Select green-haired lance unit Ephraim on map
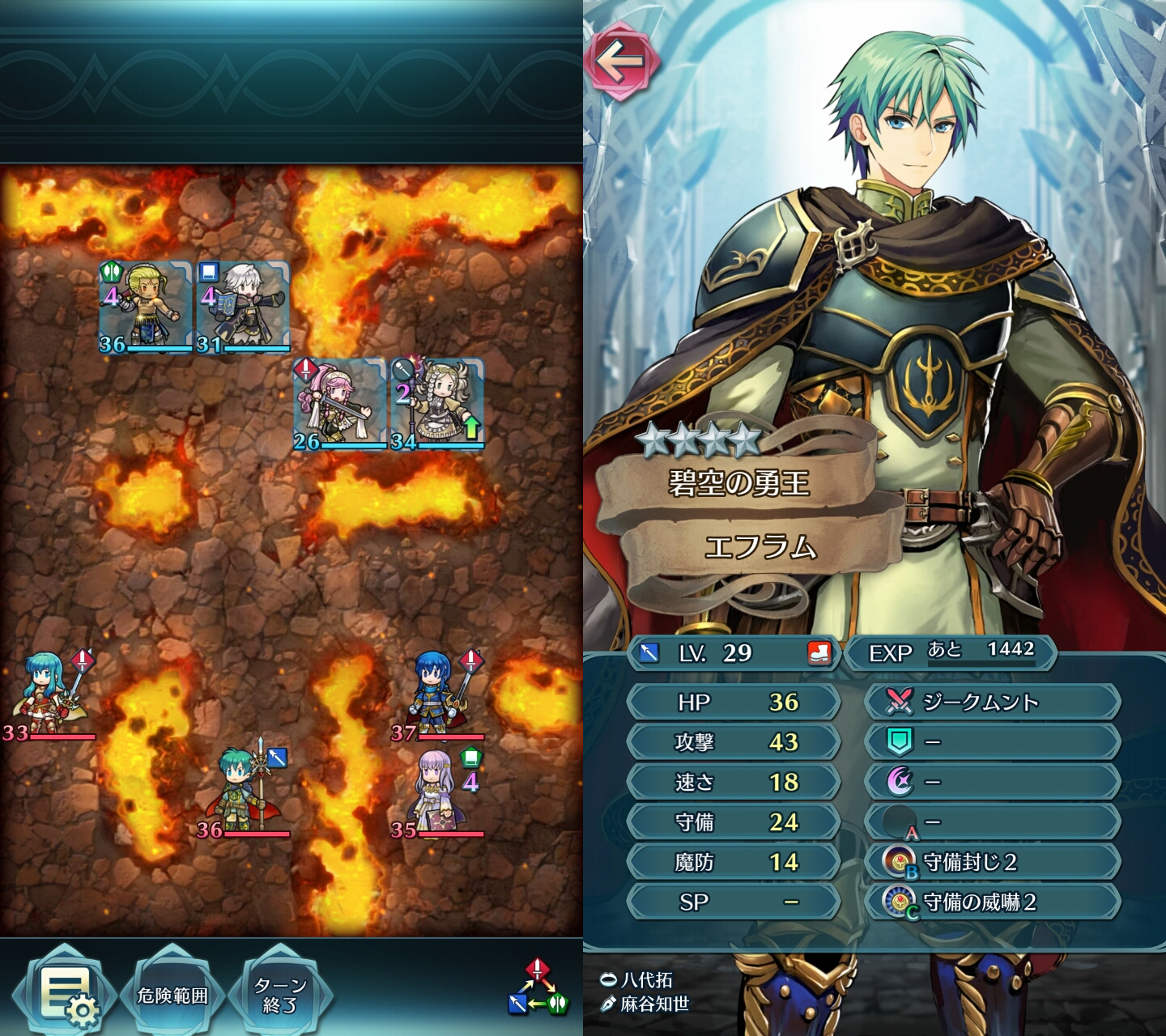The width and height of the screenshot is (1166, 1036). pos(243,789)
